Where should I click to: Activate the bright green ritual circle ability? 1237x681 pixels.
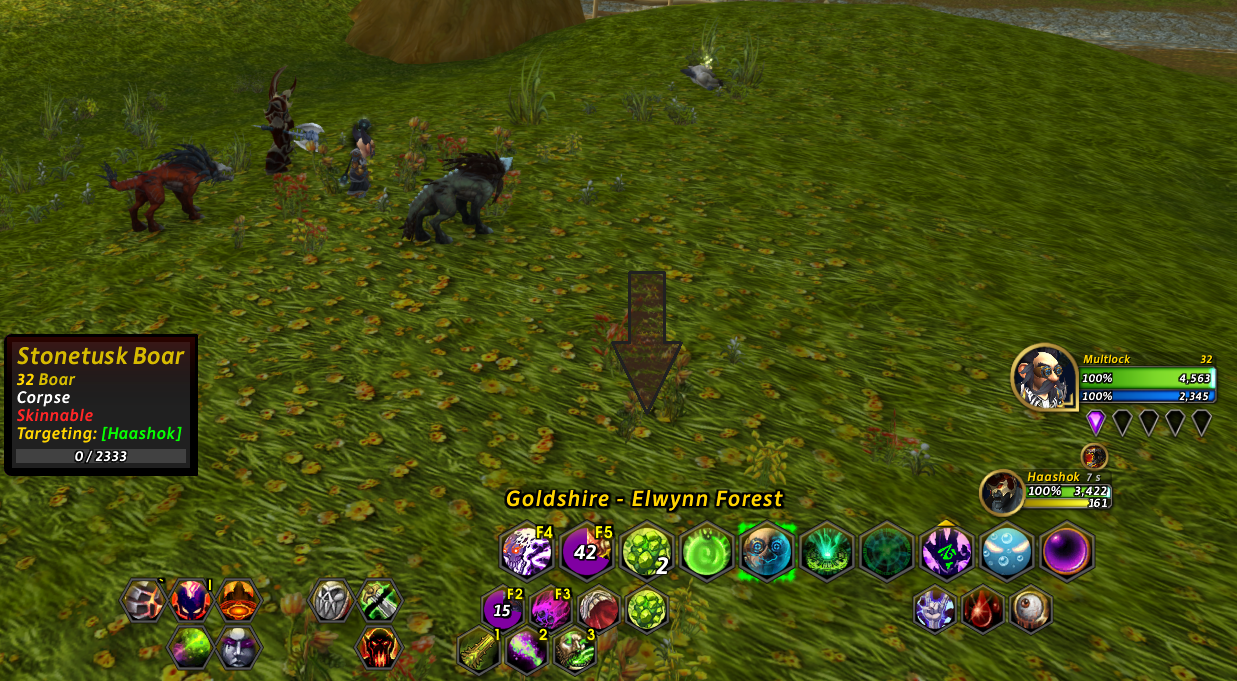[x=827, y=551]
